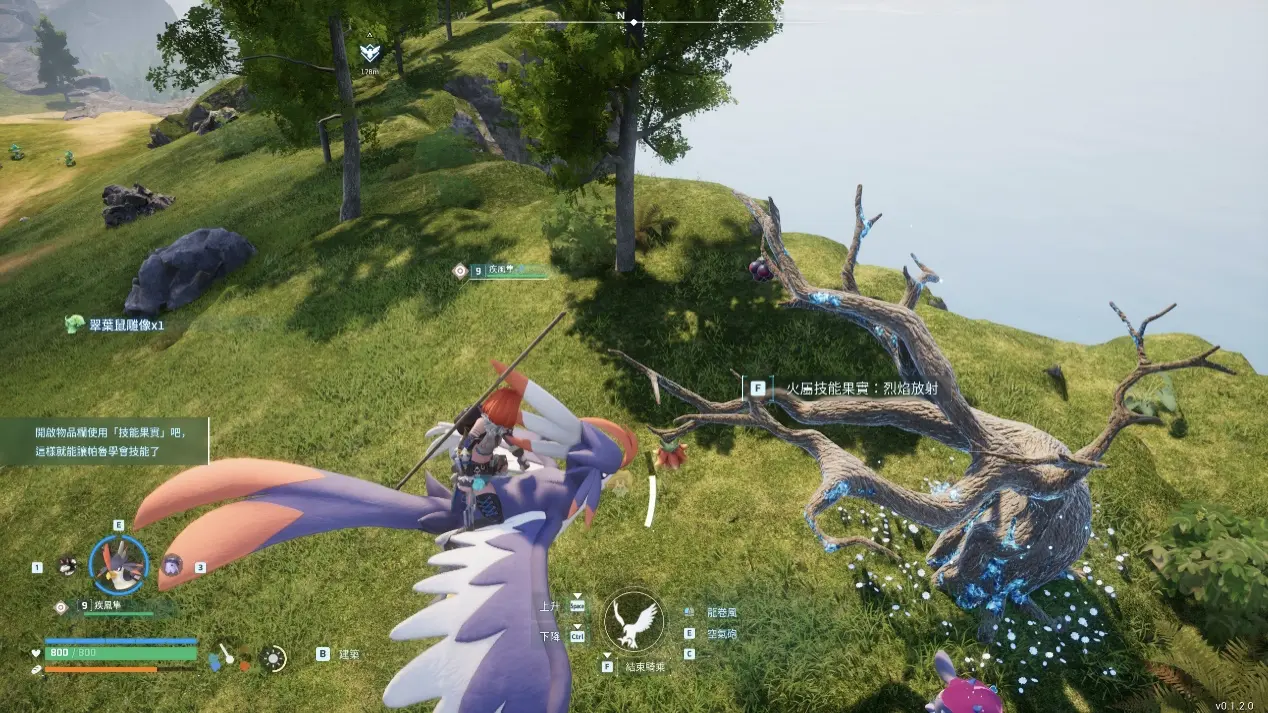
Task: Click the white eagle flying mount icon
Action: tap(633, 619)
